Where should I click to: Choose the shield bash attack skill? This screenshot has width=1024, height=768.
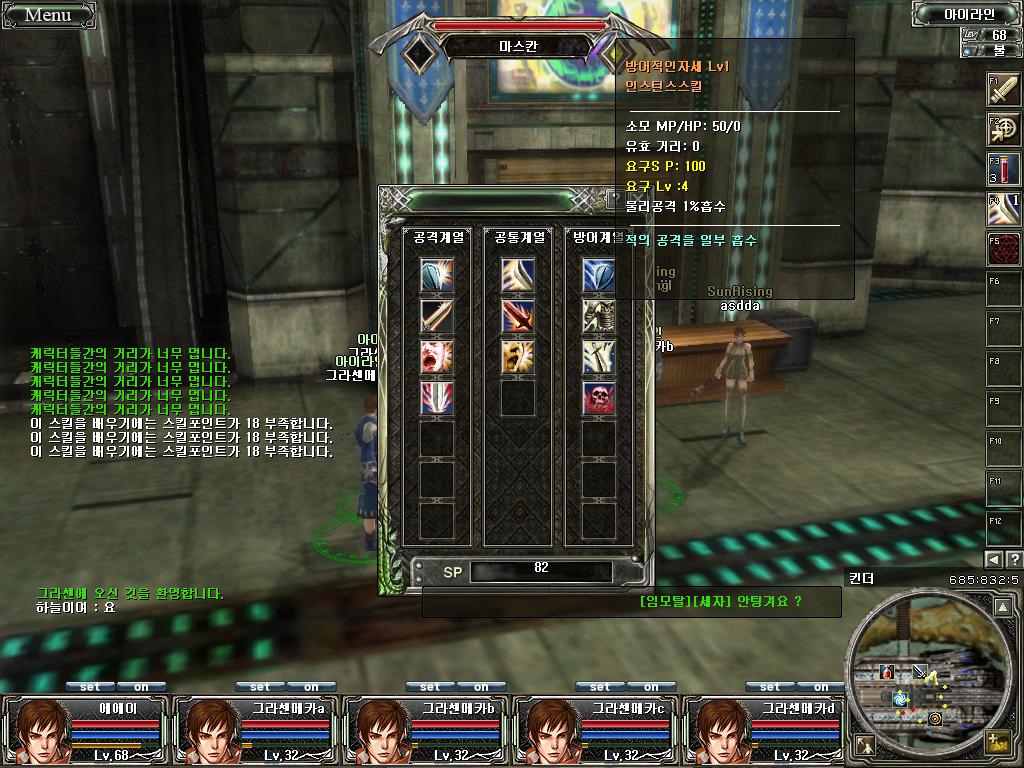[437, 276]
